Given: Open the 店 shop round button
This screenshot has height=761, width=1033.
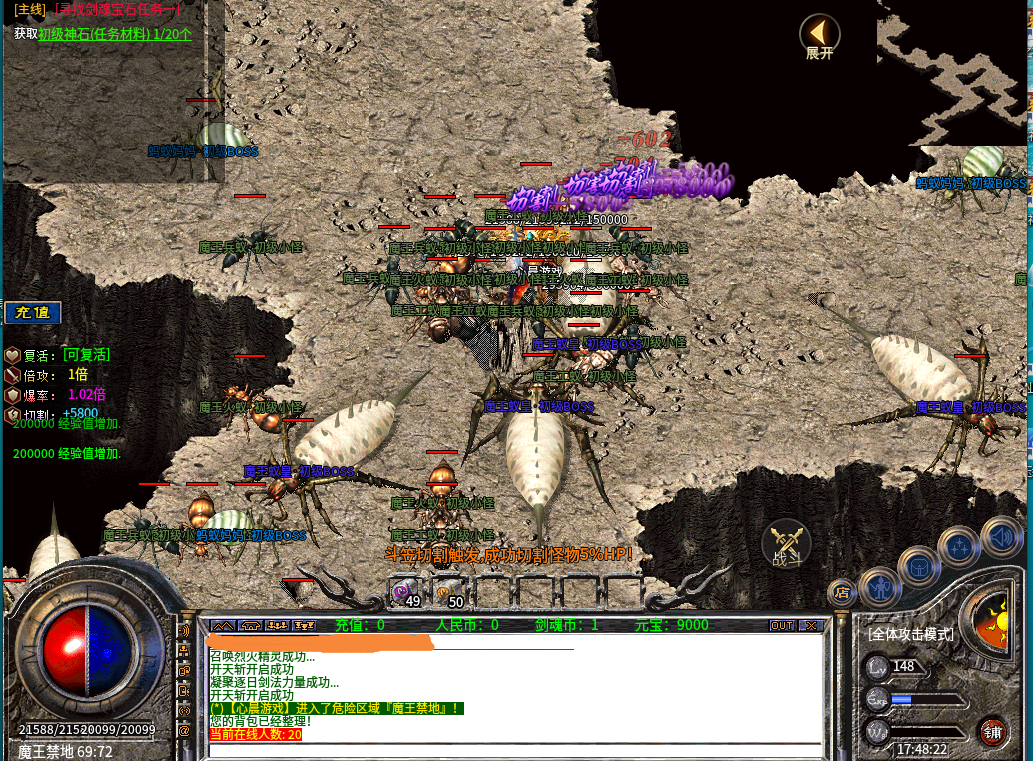Looking at the screenshot, I should 842,591.
